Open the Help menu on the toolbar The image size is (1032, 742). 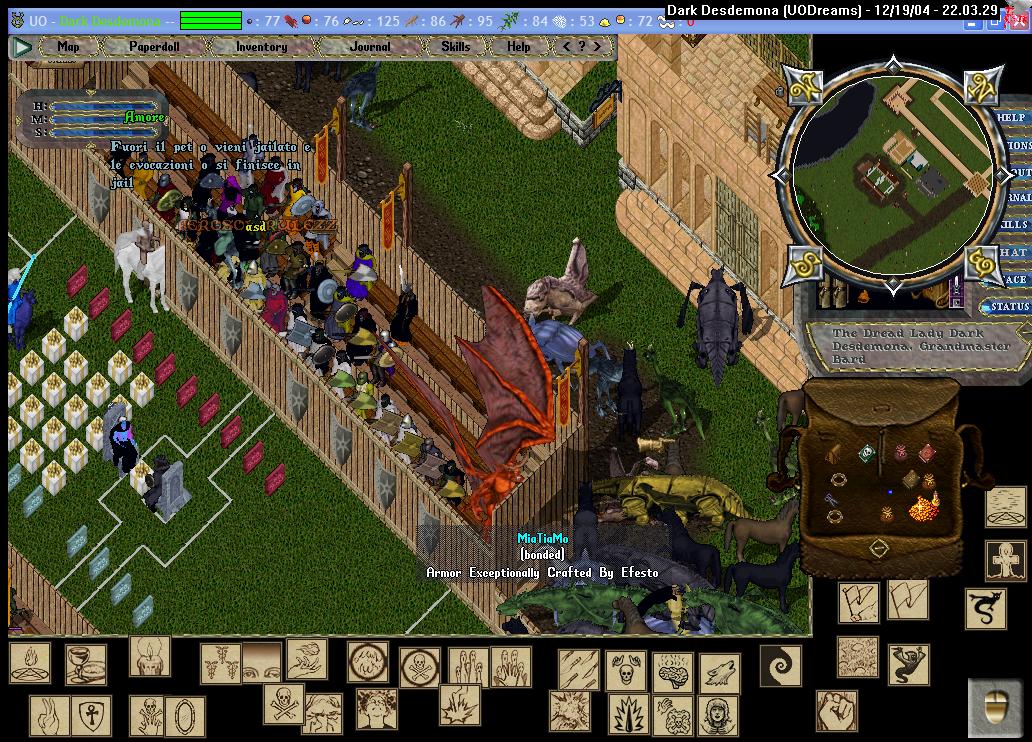pyautogui.click(x=518, y=46)
